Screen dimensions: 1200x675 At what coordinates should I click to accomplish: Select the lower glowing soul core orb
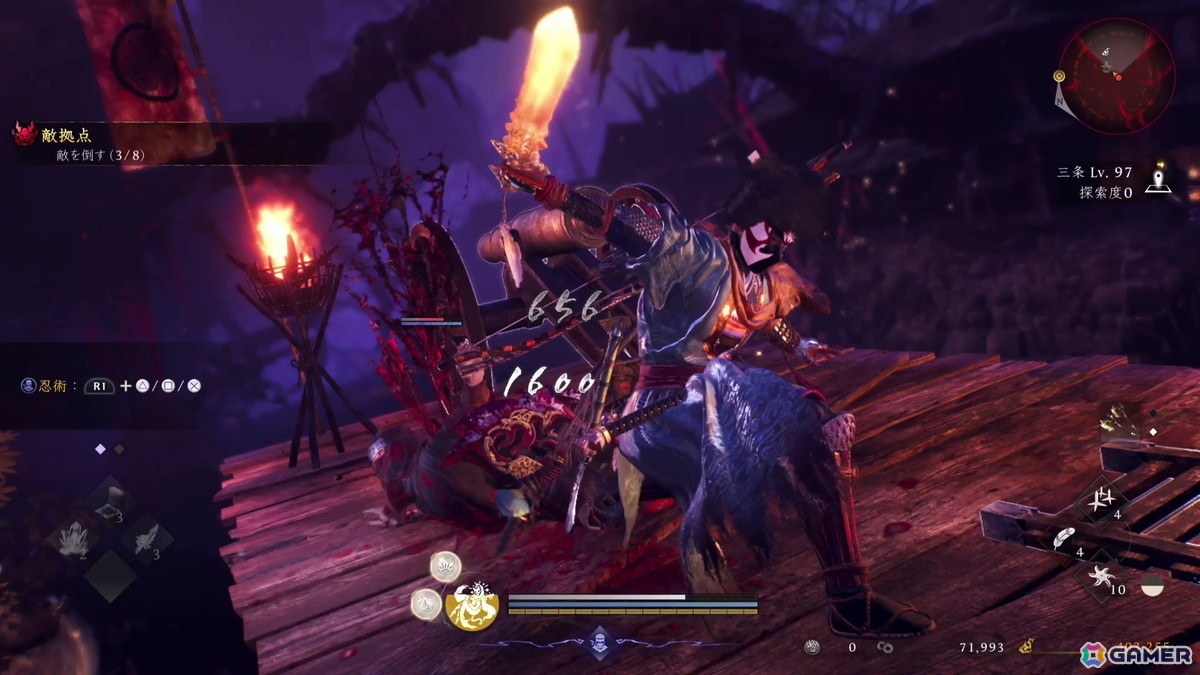point(426,602)
